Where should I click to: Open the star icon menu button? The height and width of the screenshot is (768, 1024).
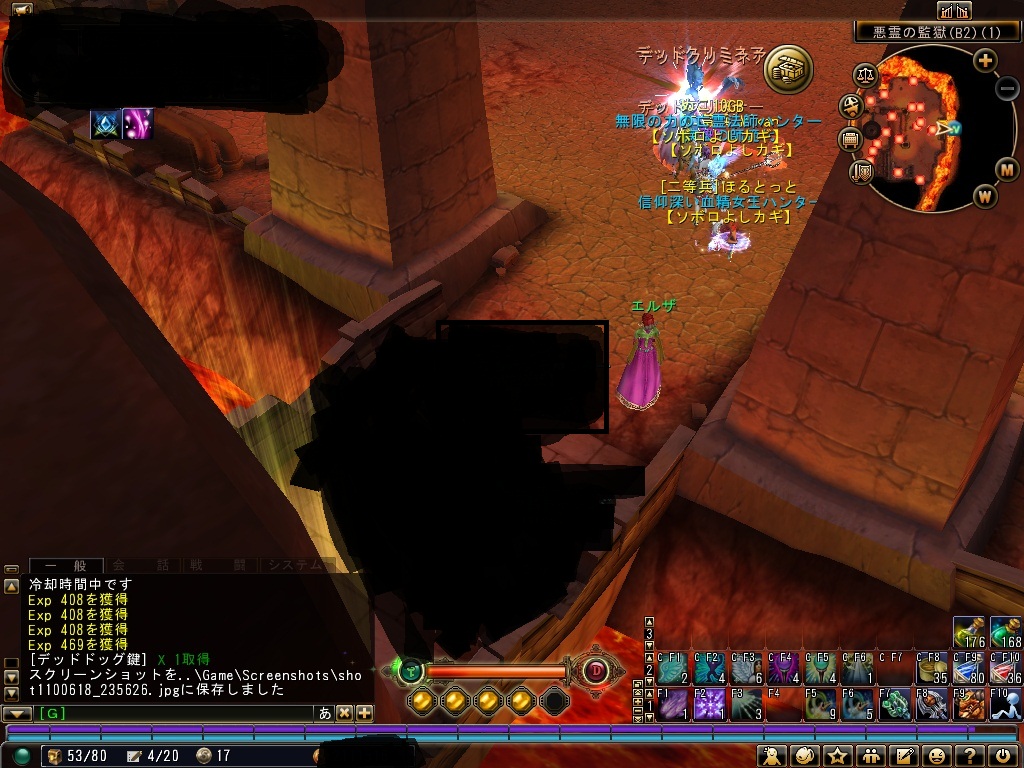pyautogui.click(x=837, y=756)
